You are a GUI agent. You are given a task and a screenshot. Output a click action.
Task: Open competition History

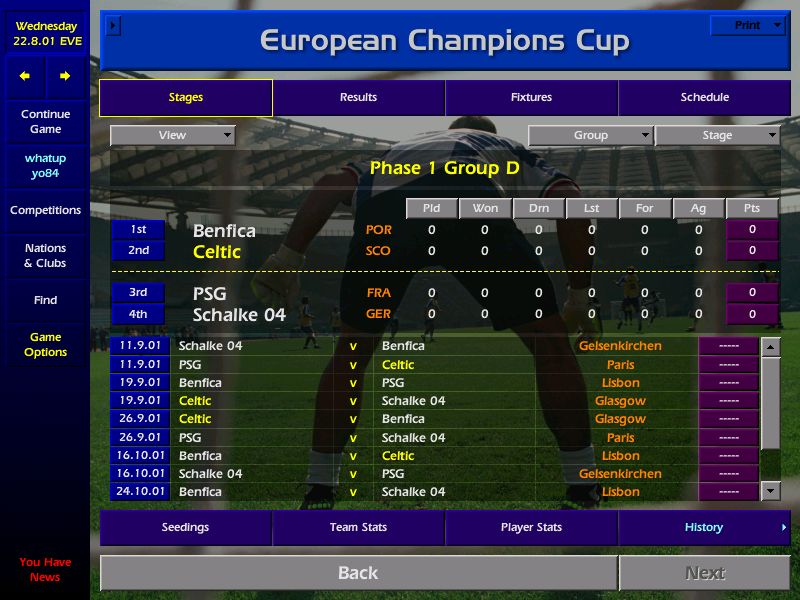tap(704, 528)
